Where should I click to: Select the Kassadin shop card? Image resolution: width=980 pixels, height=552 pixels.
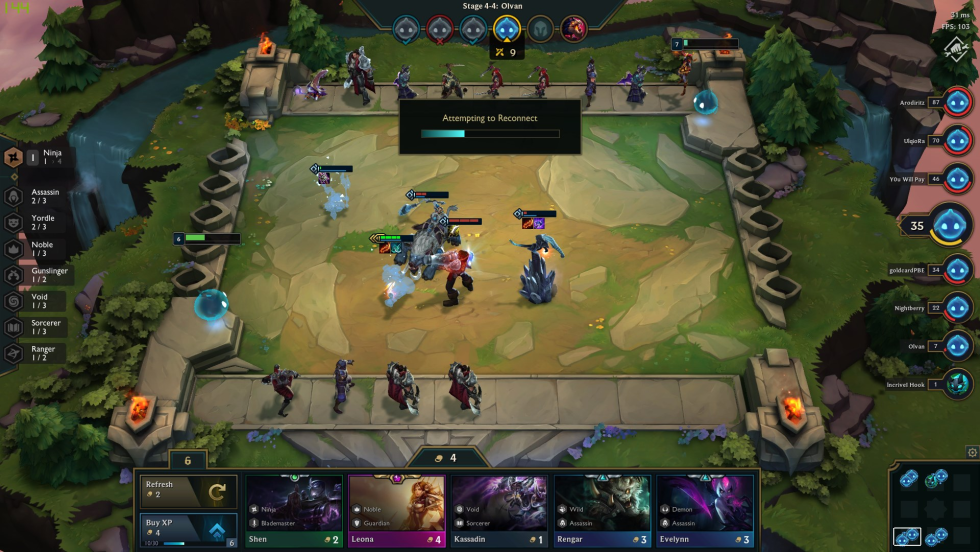click(499, 510)
